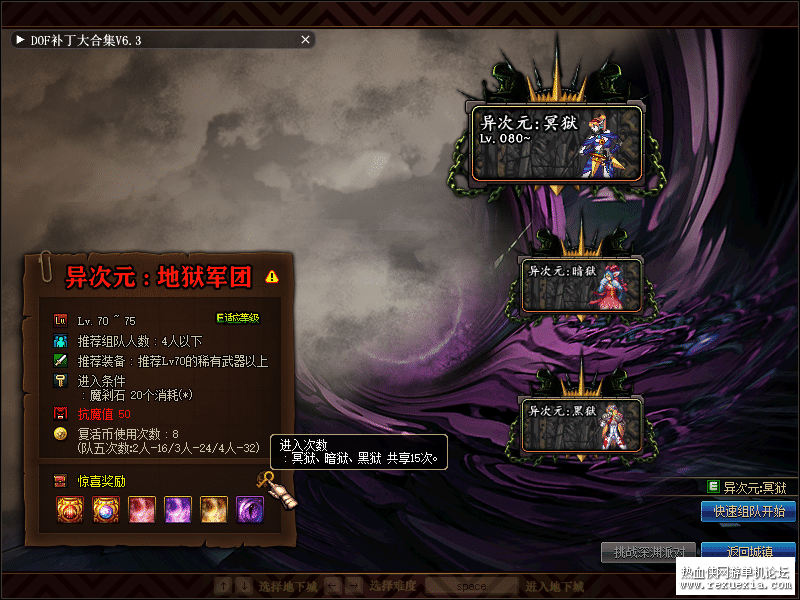Inspect the blue orb reward icon

point(105,510)
